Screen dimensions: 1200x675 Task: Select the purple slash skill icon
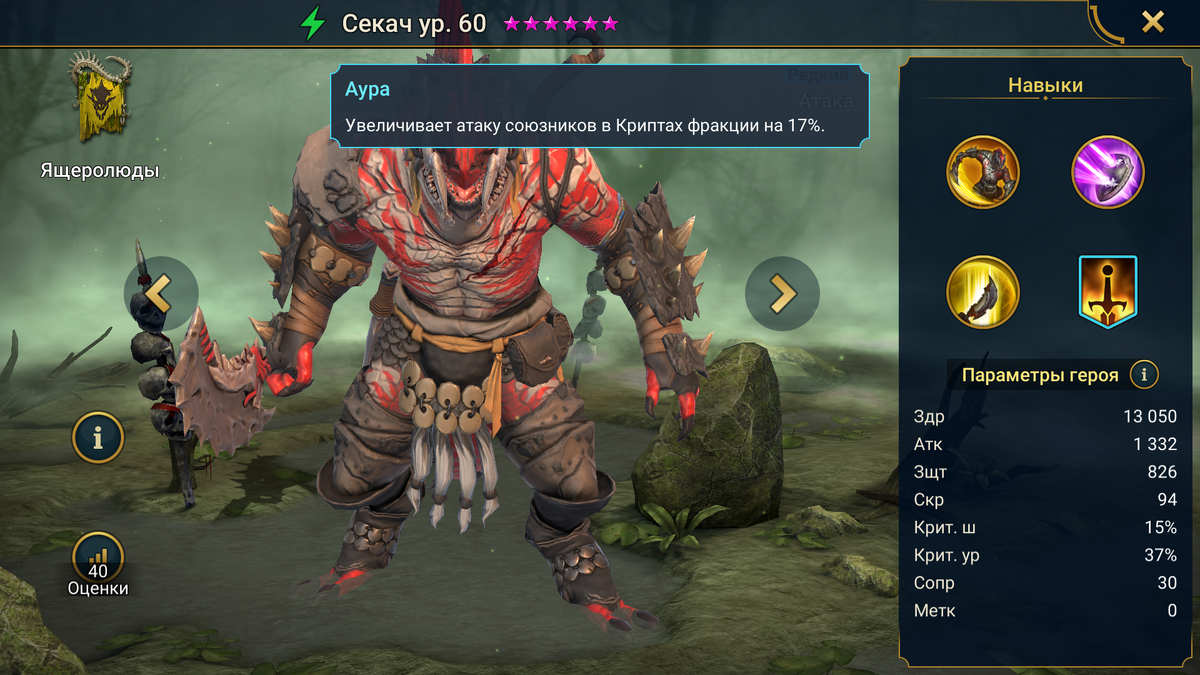(1108, 172)
